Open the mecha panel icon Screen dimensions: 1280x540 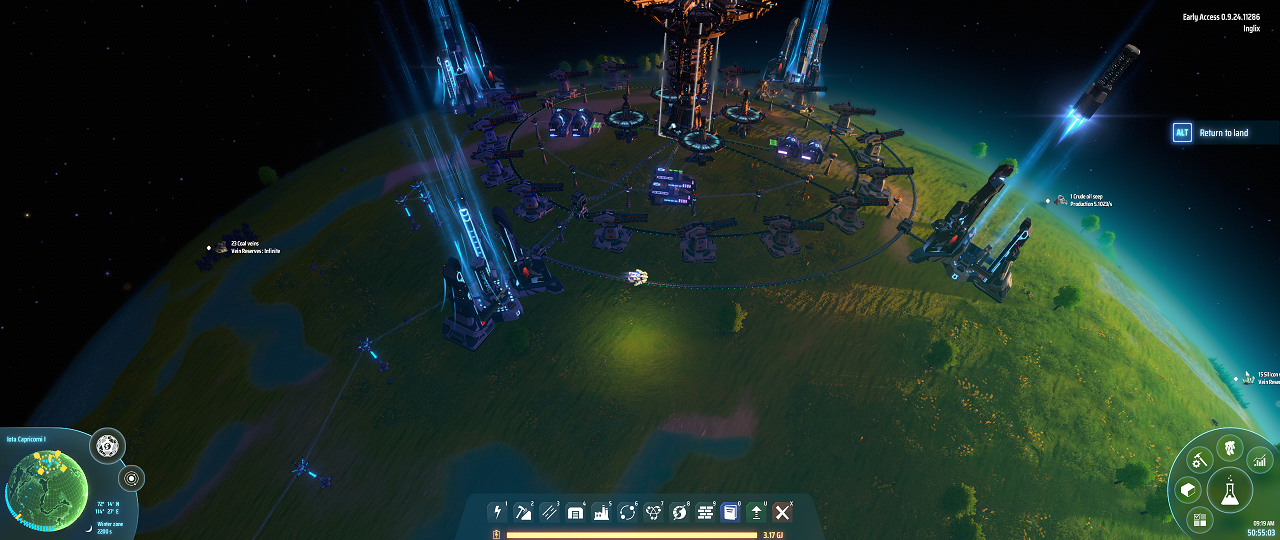[1229, 448]
